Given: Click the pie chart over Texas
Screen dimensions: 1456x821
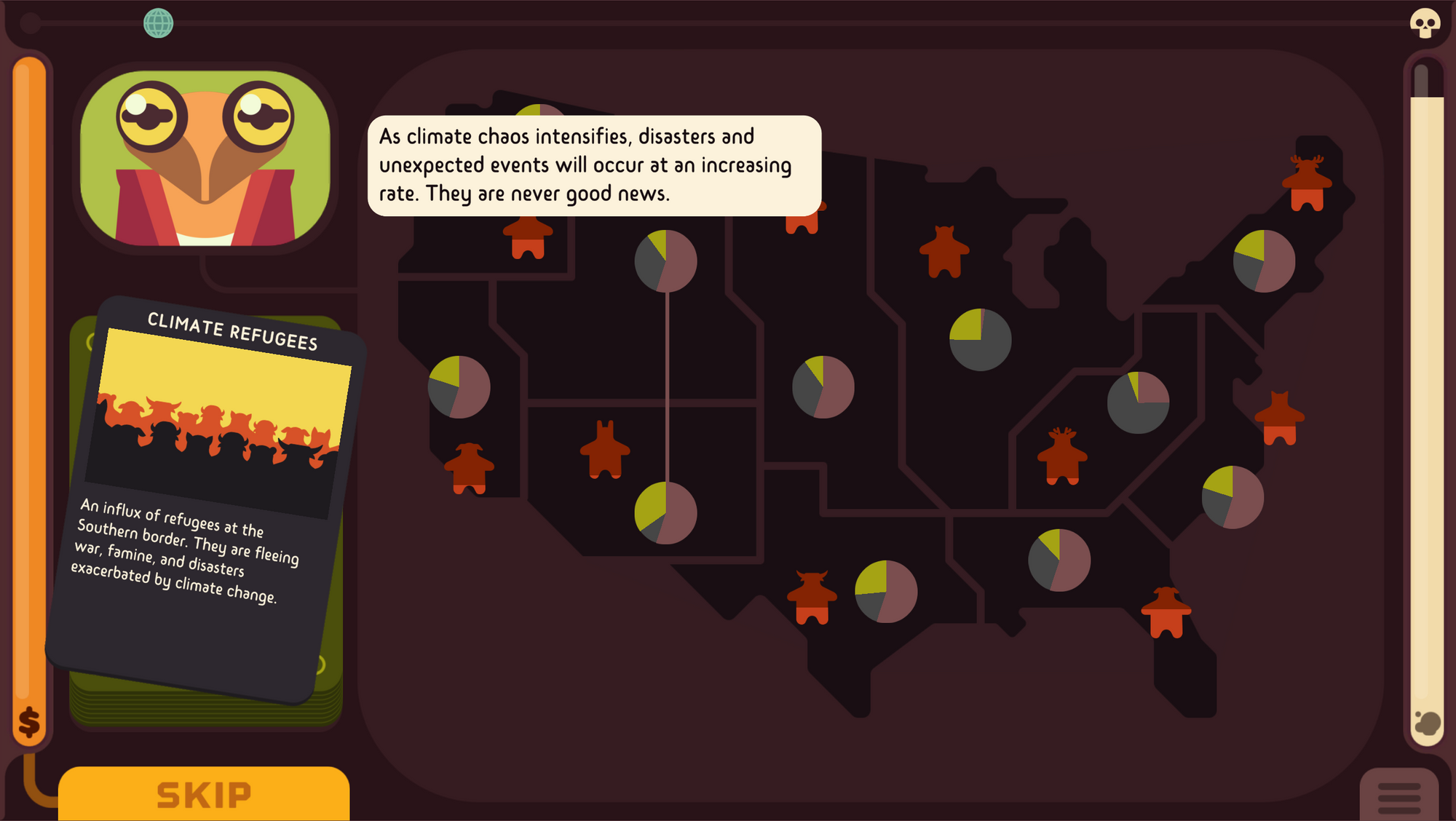Looking at the screenshot, I should point(887,590).
